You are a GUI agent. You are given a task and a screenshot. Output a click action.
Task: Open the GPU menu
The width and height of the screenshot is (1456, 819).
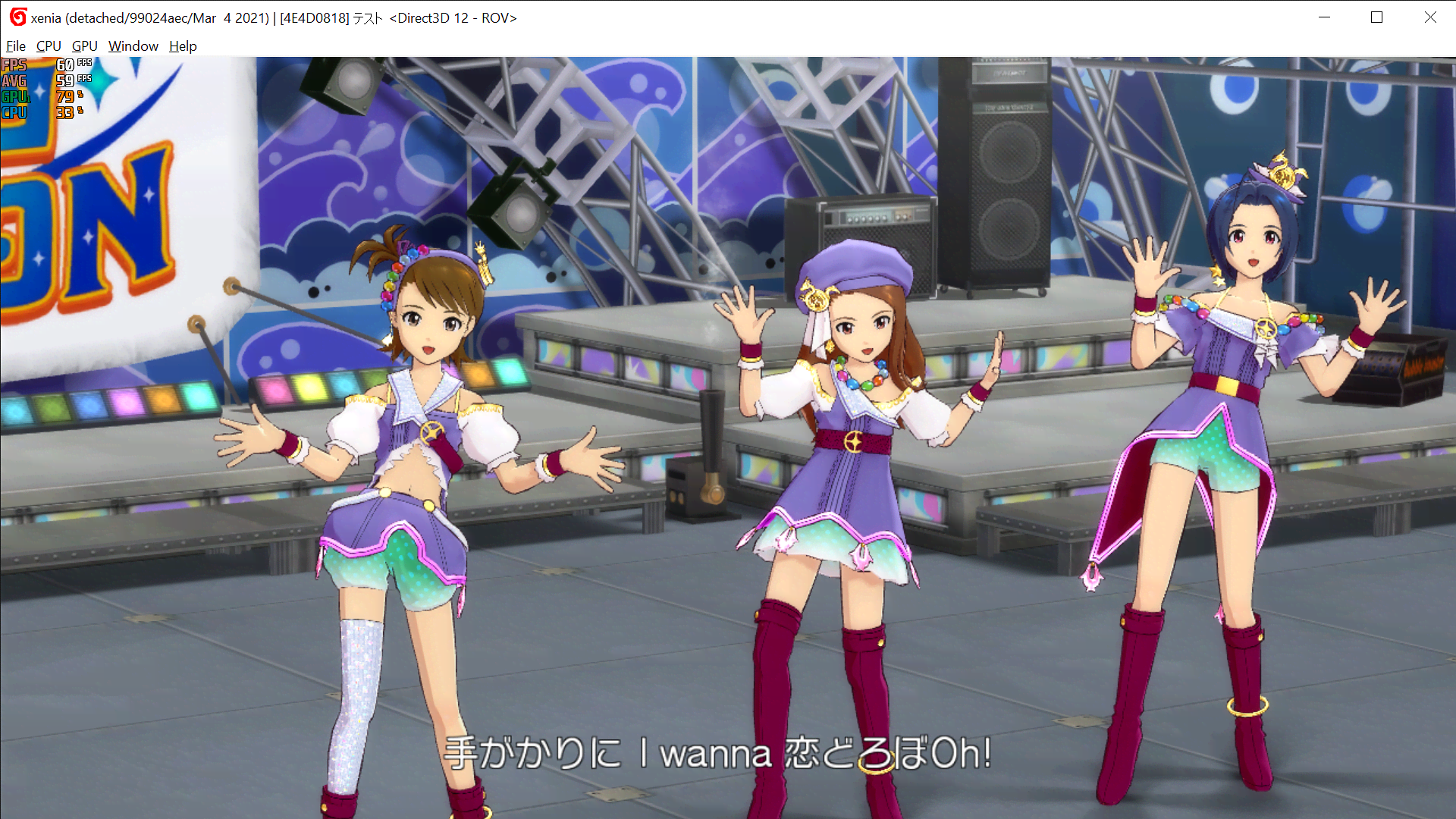pos(84,46)
